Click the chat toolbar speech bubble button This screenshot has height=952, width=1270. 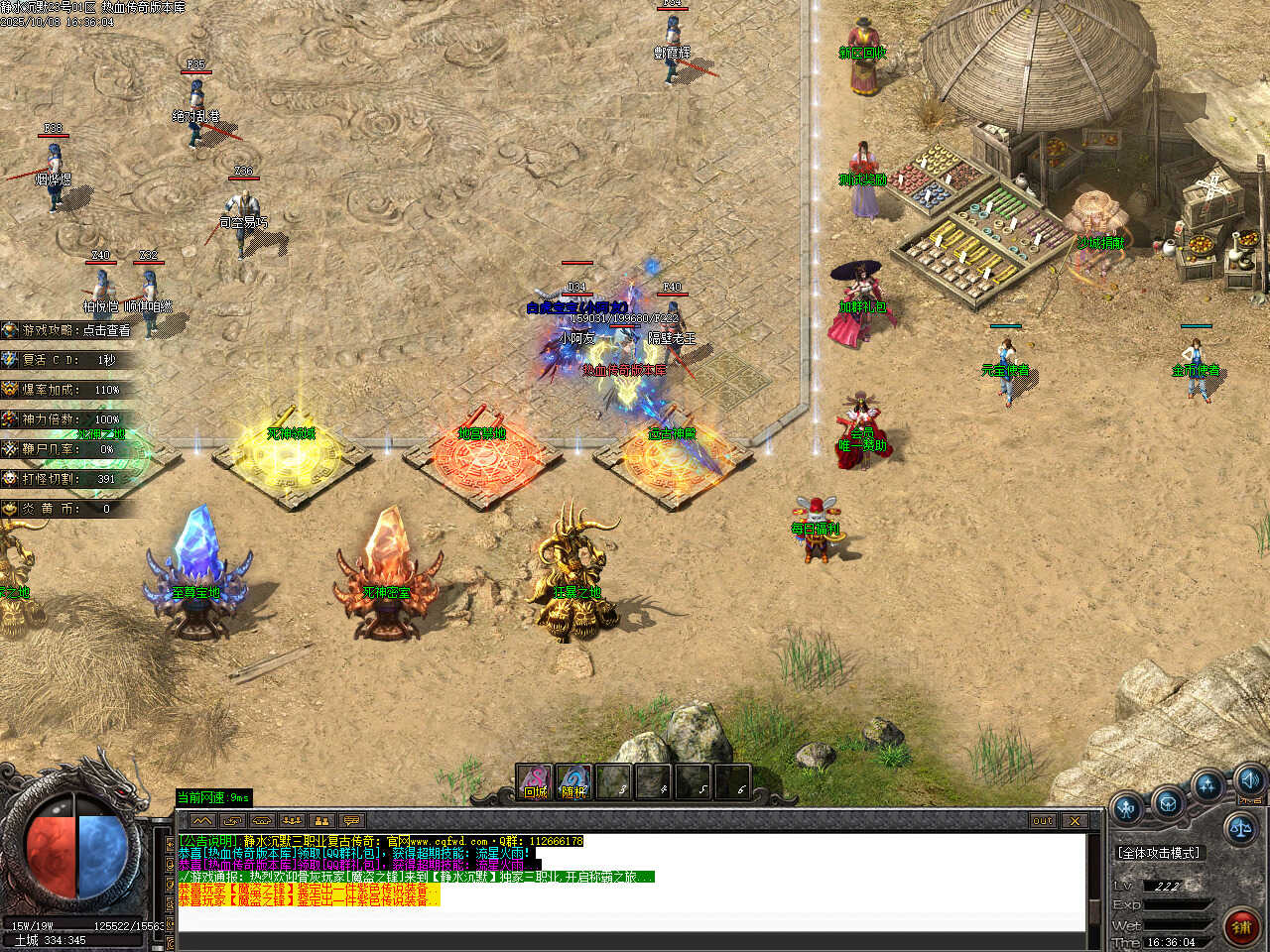350,820
